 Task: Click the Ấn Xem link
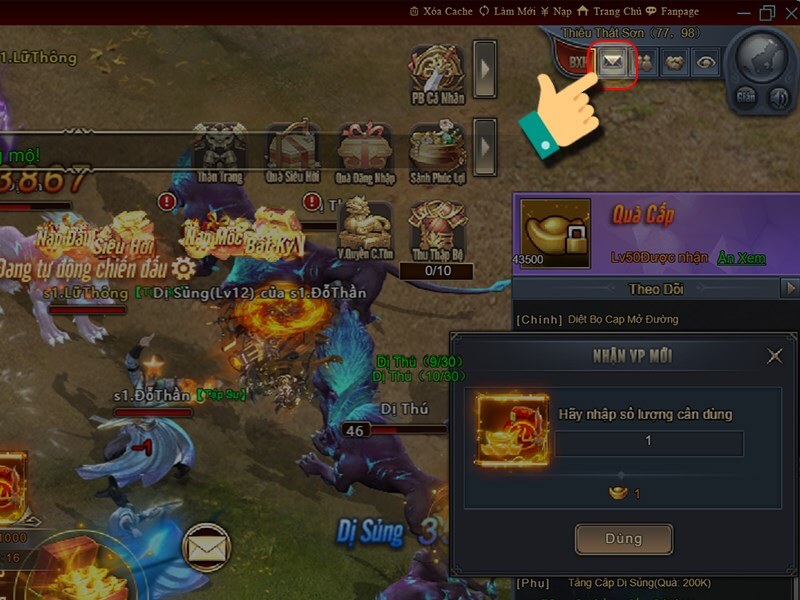(741, 258)
